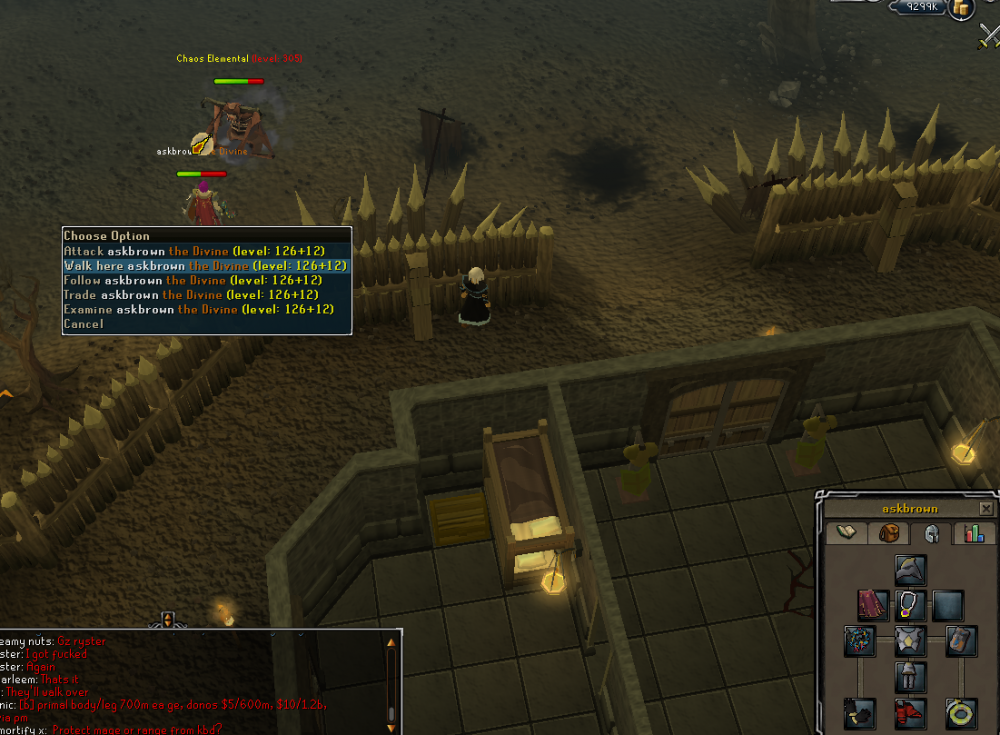The height and width of the screenshot is (735, 1000).
Task: Click the red cape equipment slot
Action: click(x=873, y=605)
